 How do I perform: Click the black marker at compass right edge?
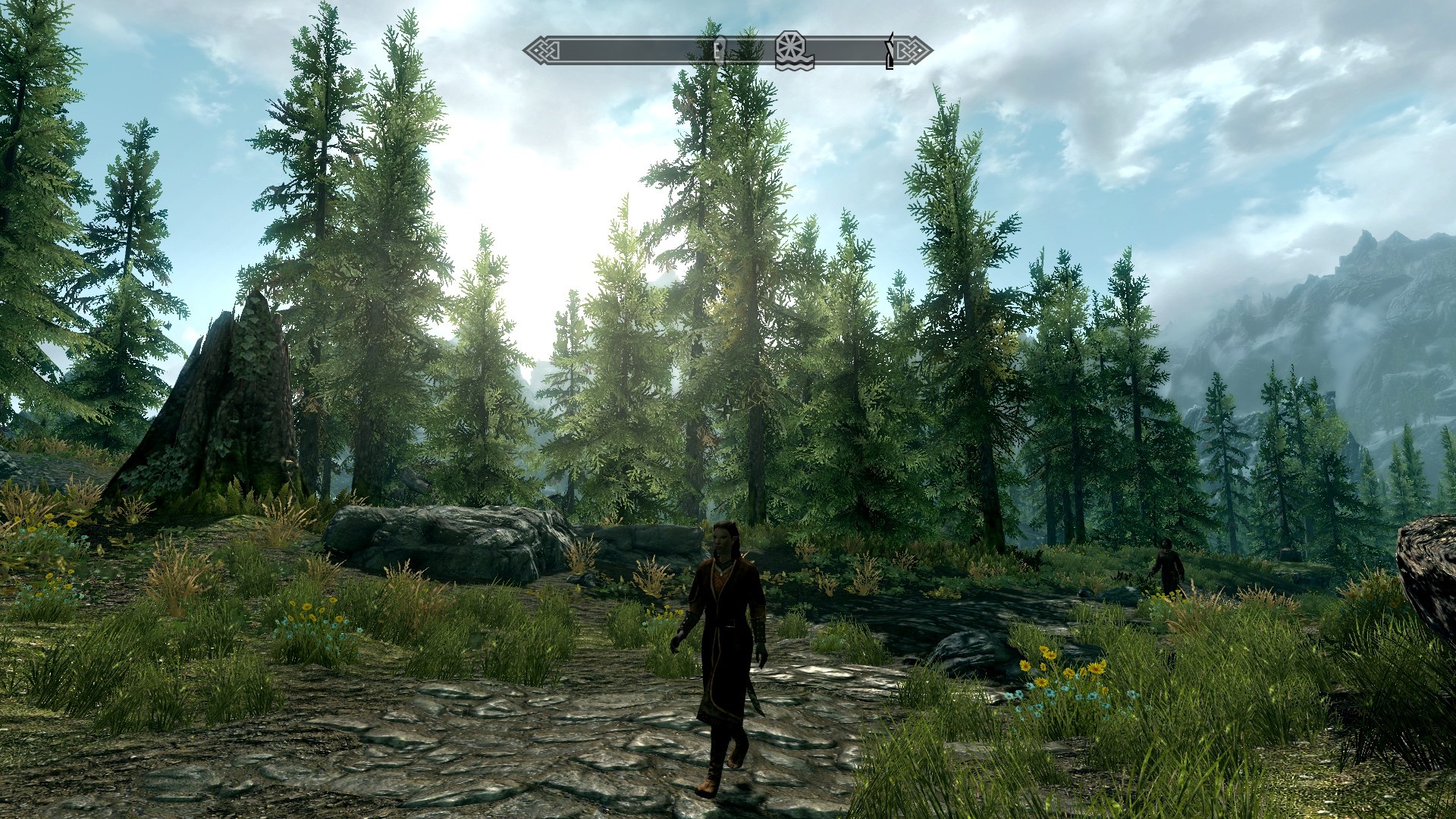(890, 51)
